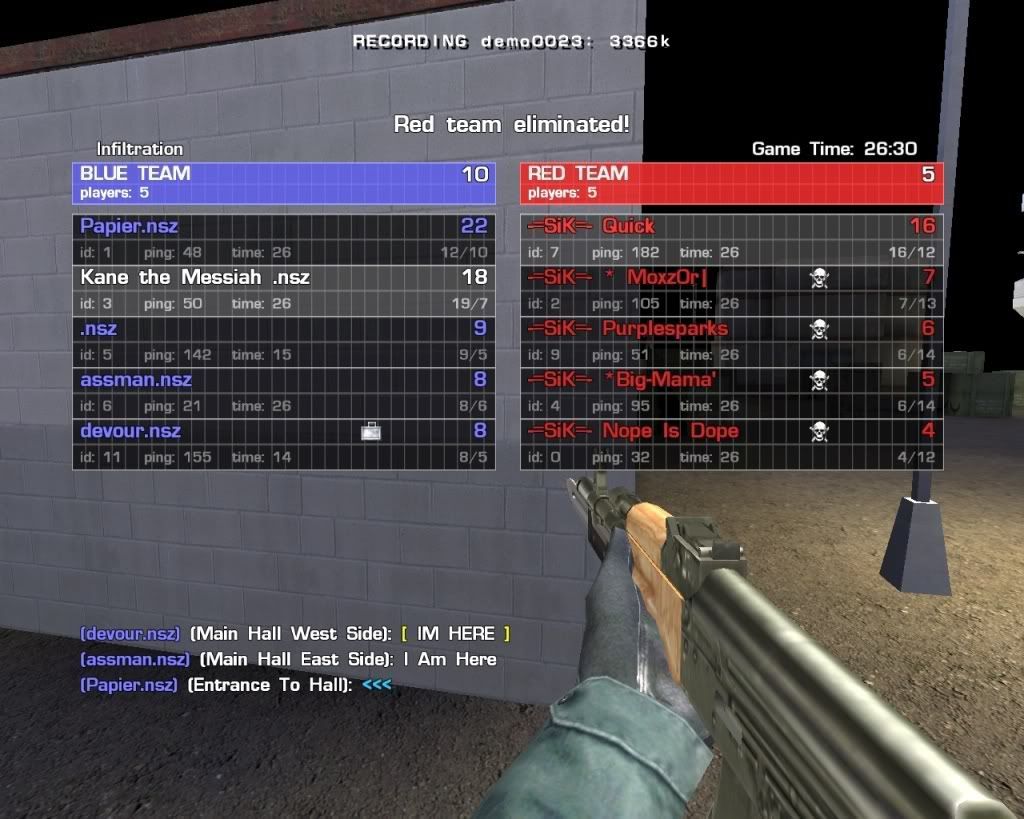The width and height of the screenshot is (1024, 819).
Task: Click the RED TEAM header bar
Action: pos(731,181)
